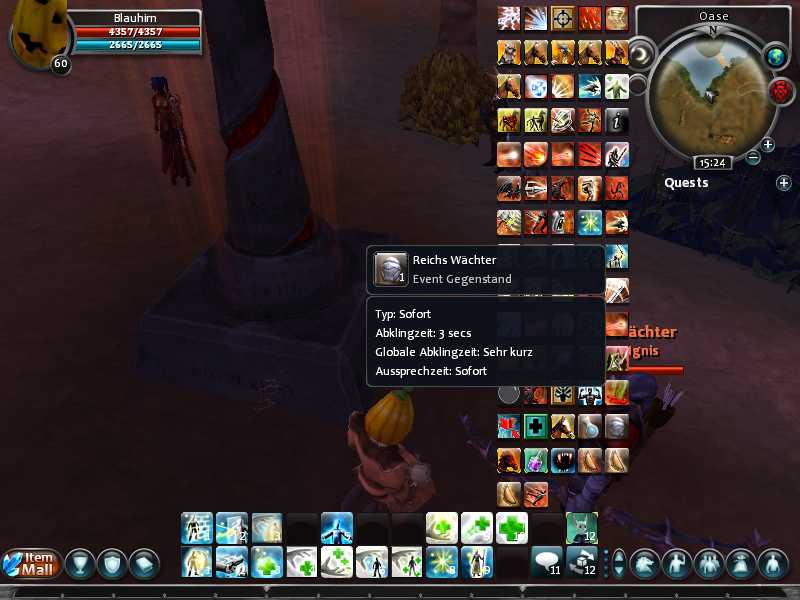Select the black info 'i' icon

[x=616, y=120]
